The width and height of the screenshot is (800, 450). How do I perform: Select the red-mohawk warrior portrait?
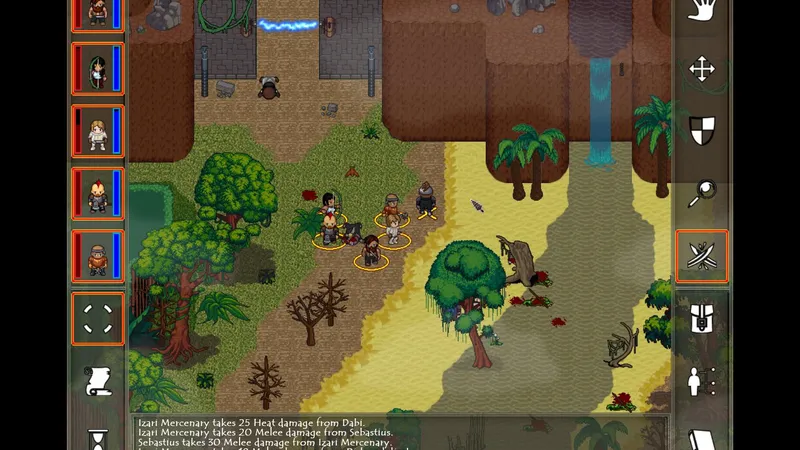coord(98,194)
